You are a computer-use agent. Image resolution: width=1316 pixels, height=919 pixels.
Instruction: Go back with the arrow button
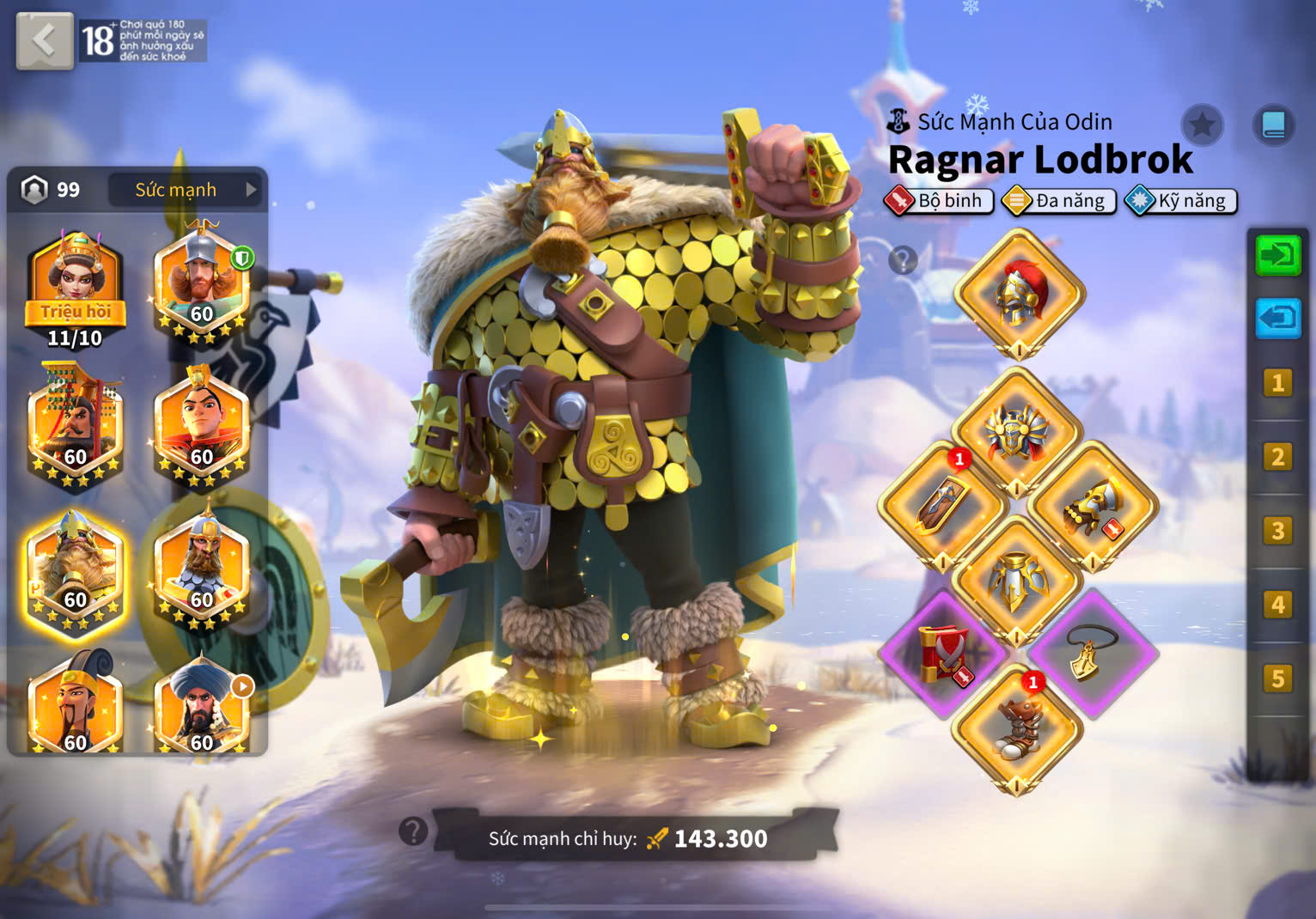click(x=44, y=40)
